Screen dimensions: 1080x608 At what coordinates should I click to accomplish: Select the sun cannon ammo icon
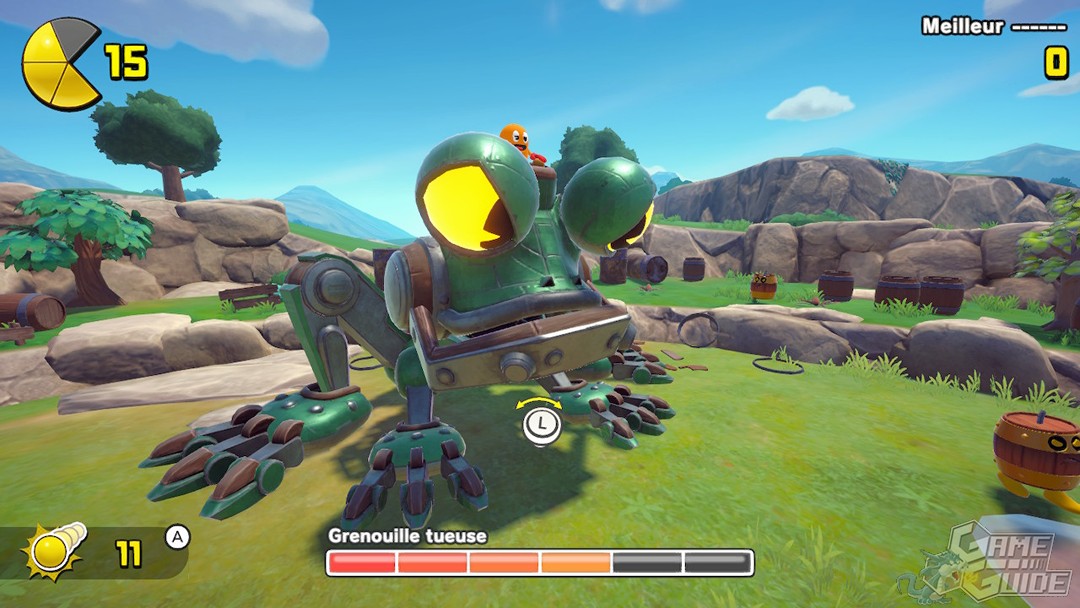click(x=56, y=549)
